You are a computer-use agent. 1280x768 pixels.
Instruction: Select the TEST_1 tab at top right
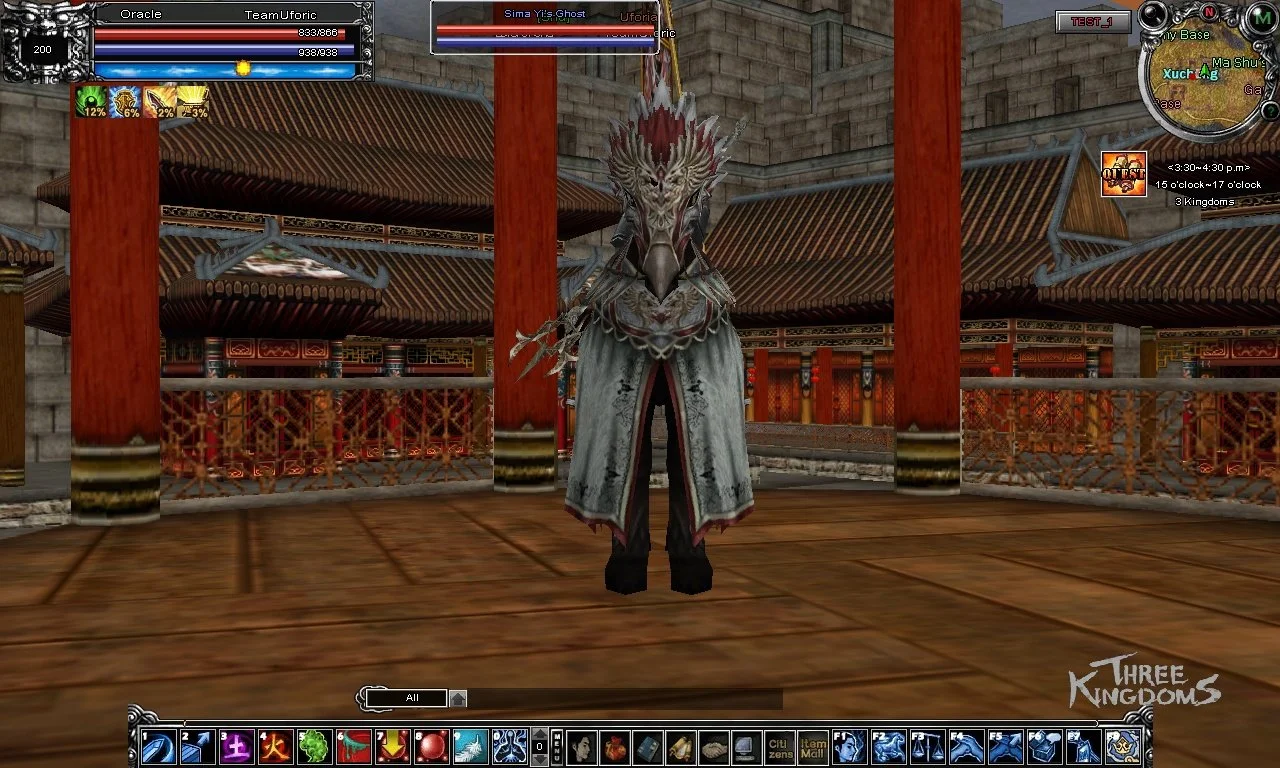click(1092, 23)
